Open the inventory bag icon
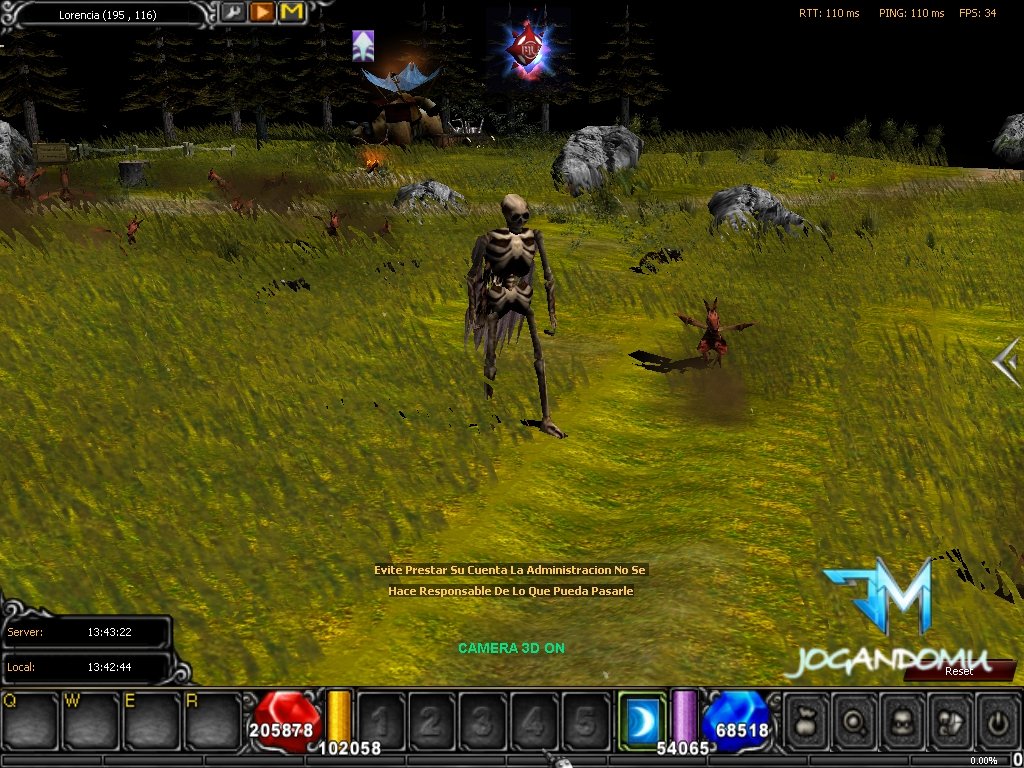The width and height of the screenshot is (1024, 768). [x=806, y=720]
